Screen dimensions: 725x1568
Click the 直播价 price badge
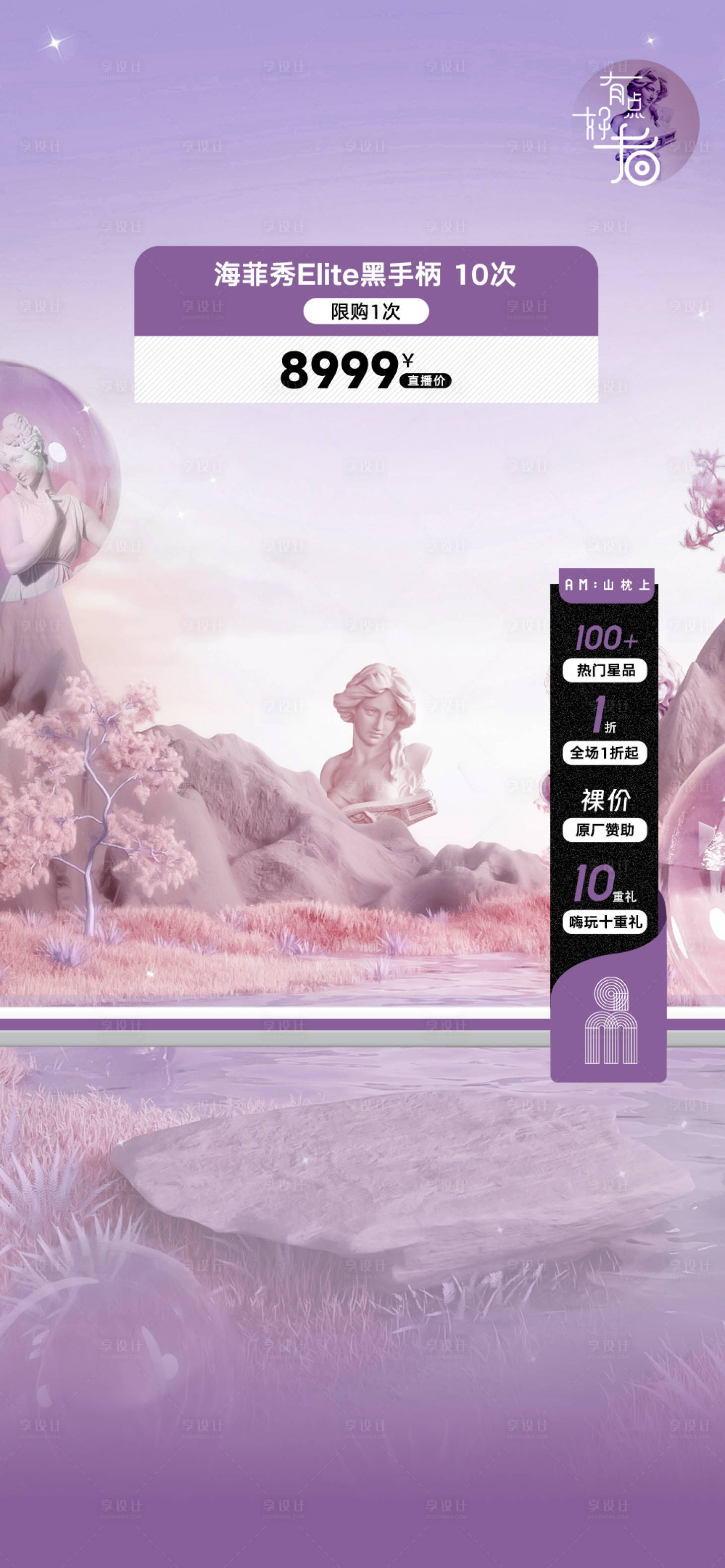(426, 381)
